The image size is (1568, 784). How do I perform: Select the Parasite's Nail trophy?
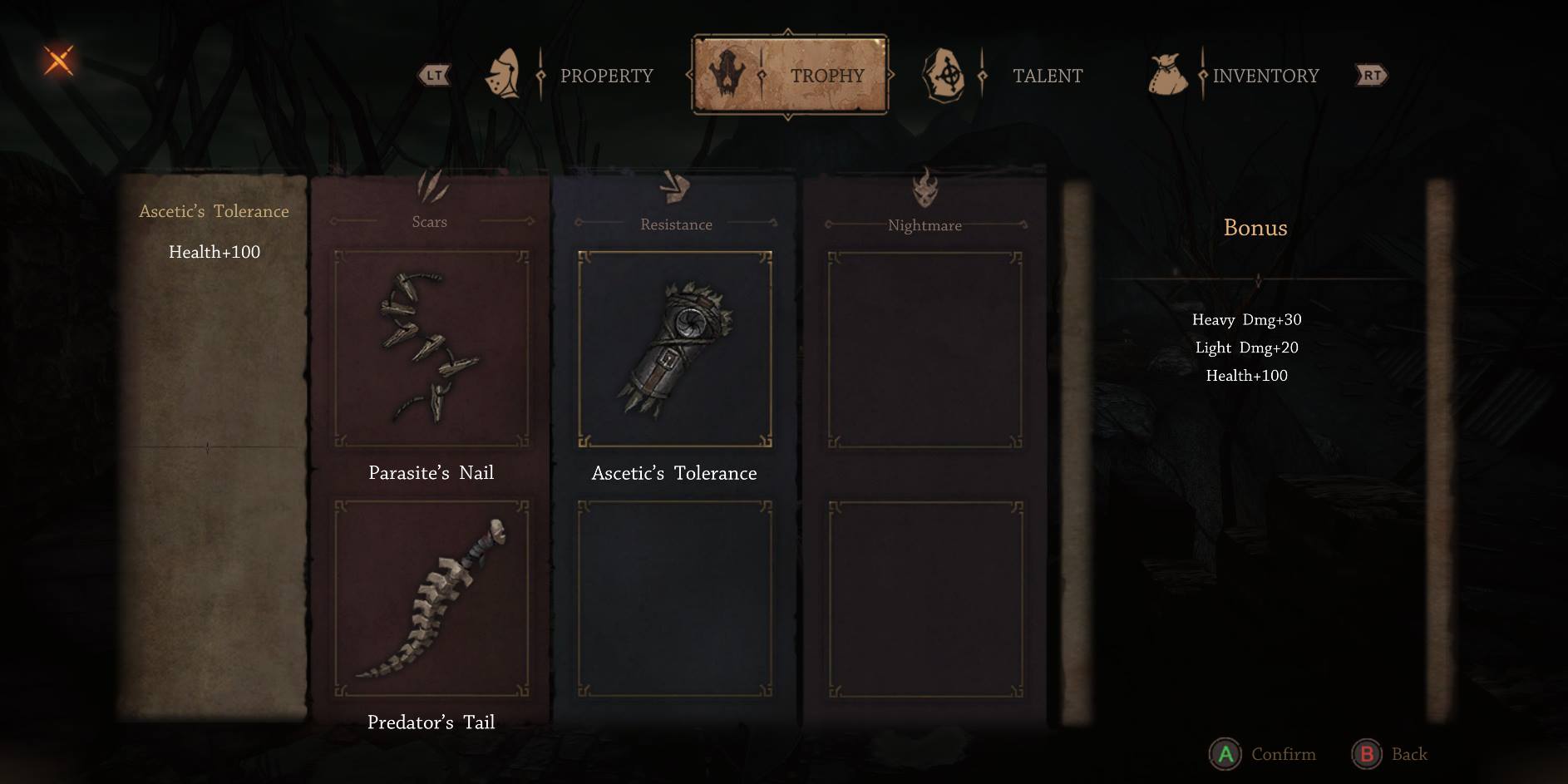pyautogui.click(x=431, y=349)
